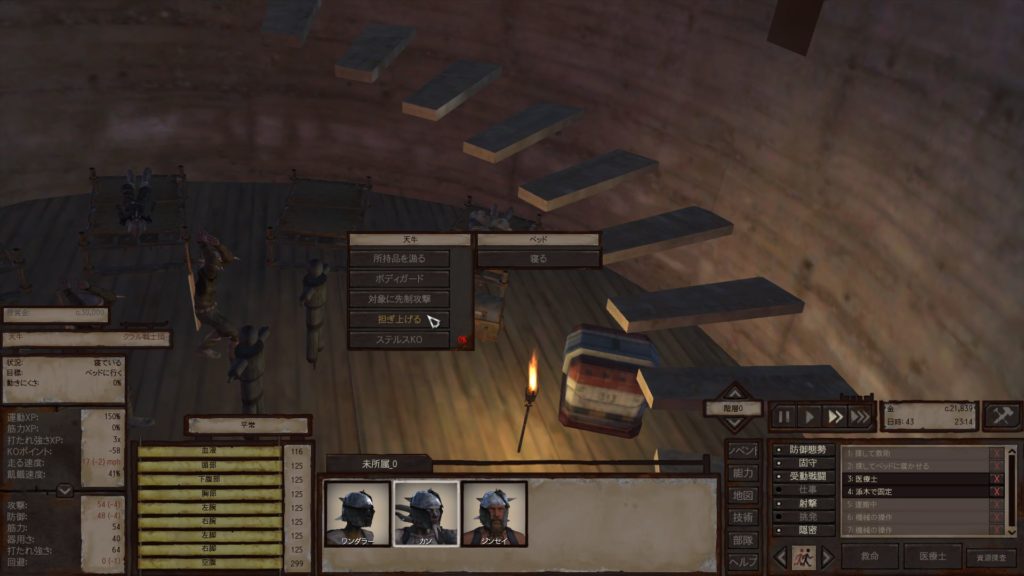The width and height of the screenshot is (1024, 576).
Task: Remove the 医療士 job from the list
Action: pos(996,478)
